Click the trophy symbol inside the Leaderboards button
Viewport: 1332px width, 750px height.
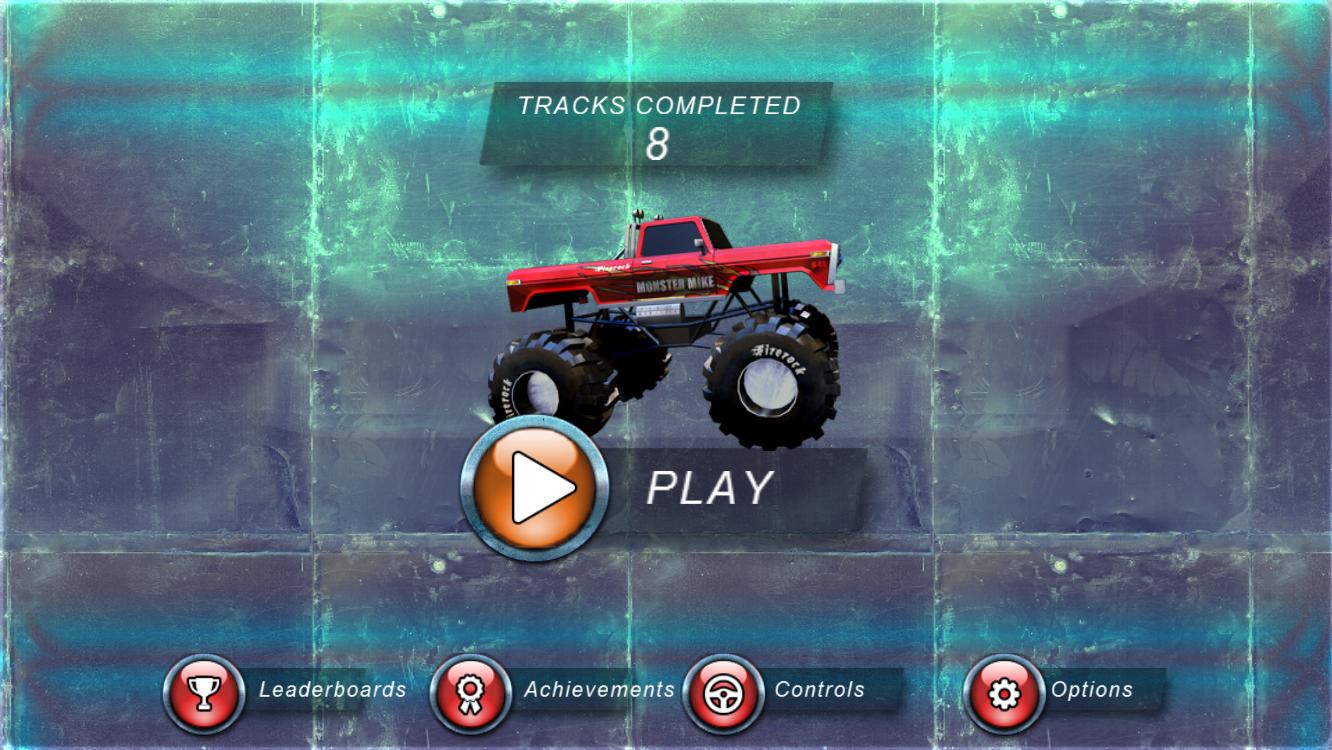tap(203, 689)
